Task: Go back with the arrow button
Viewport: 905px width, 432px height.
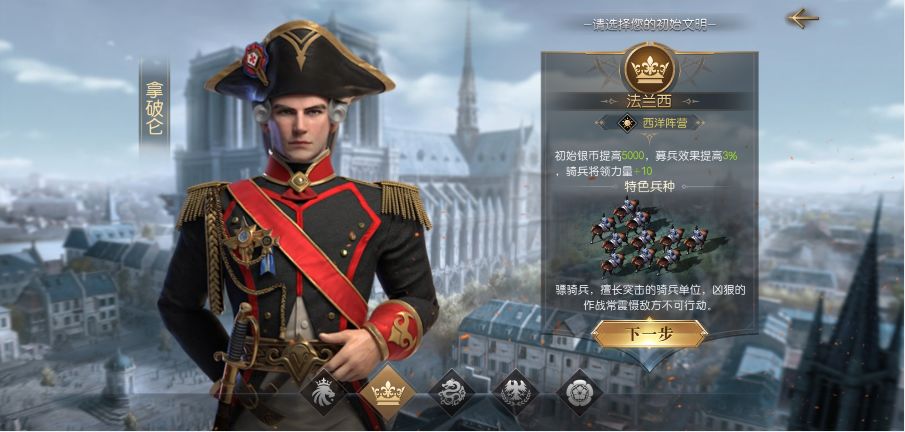Action: coord(802,18)
